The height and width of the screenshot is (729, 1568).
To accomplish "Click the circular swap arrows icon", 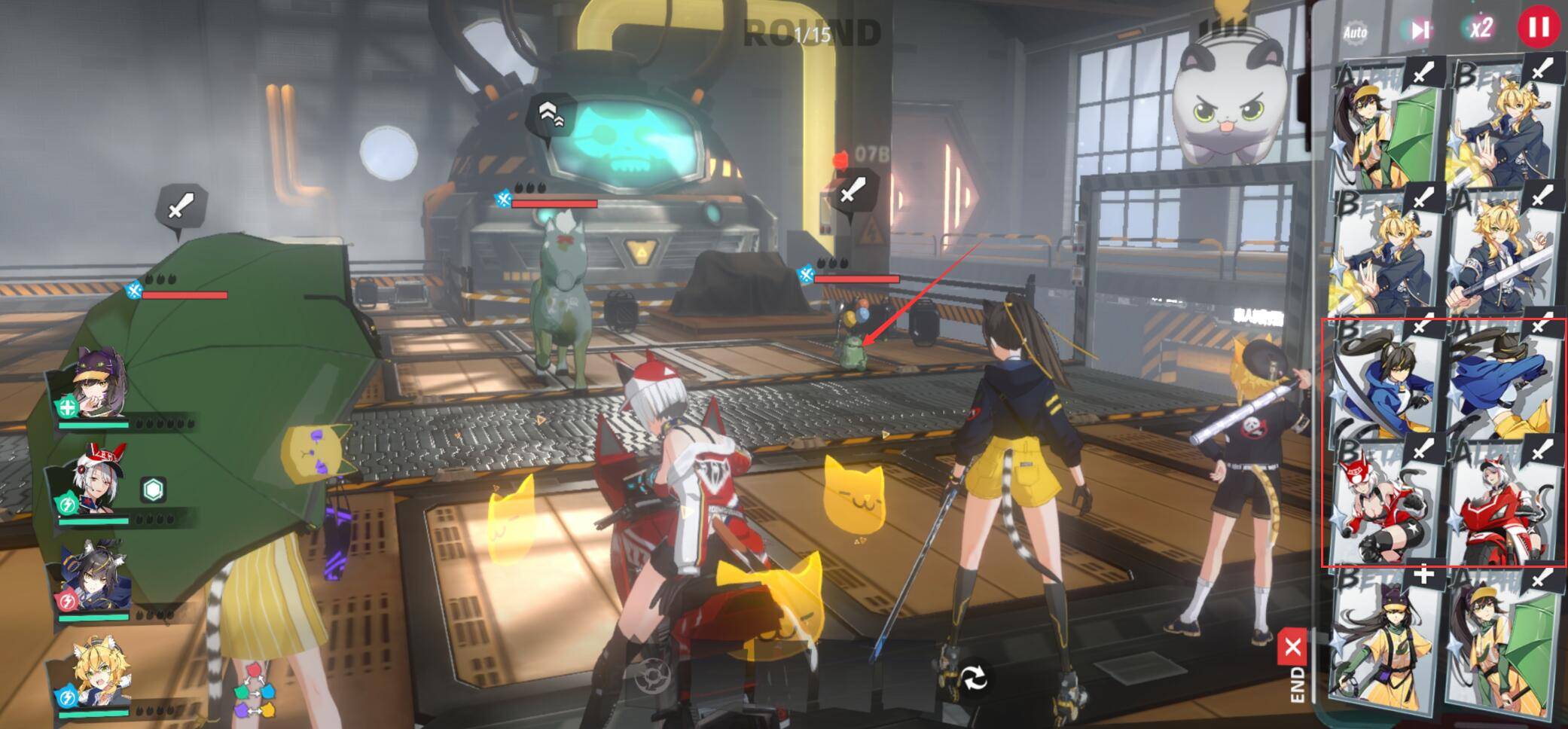I will point(974,679).
